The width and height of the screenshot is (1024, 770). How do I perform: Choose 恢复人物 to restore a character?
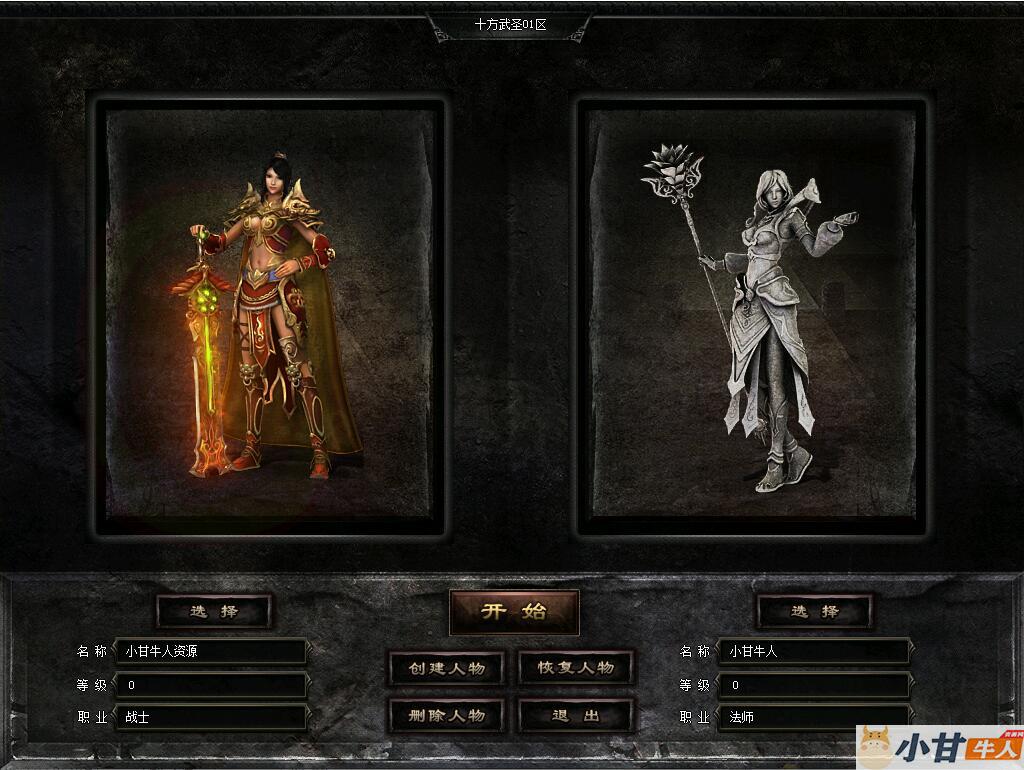pyautogui.click(x=576, y=668)
